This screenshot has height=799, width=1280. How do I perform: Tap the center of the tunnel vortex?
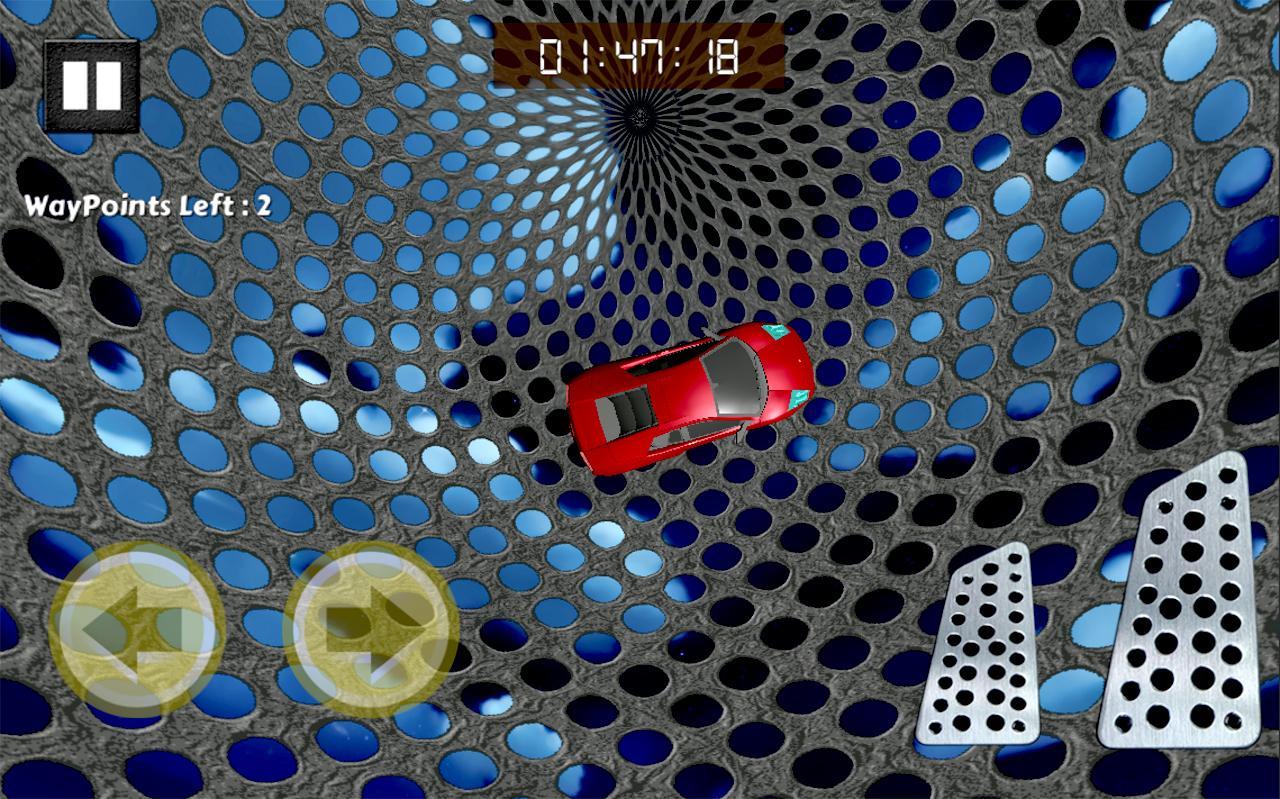click(x=636, y=115)
